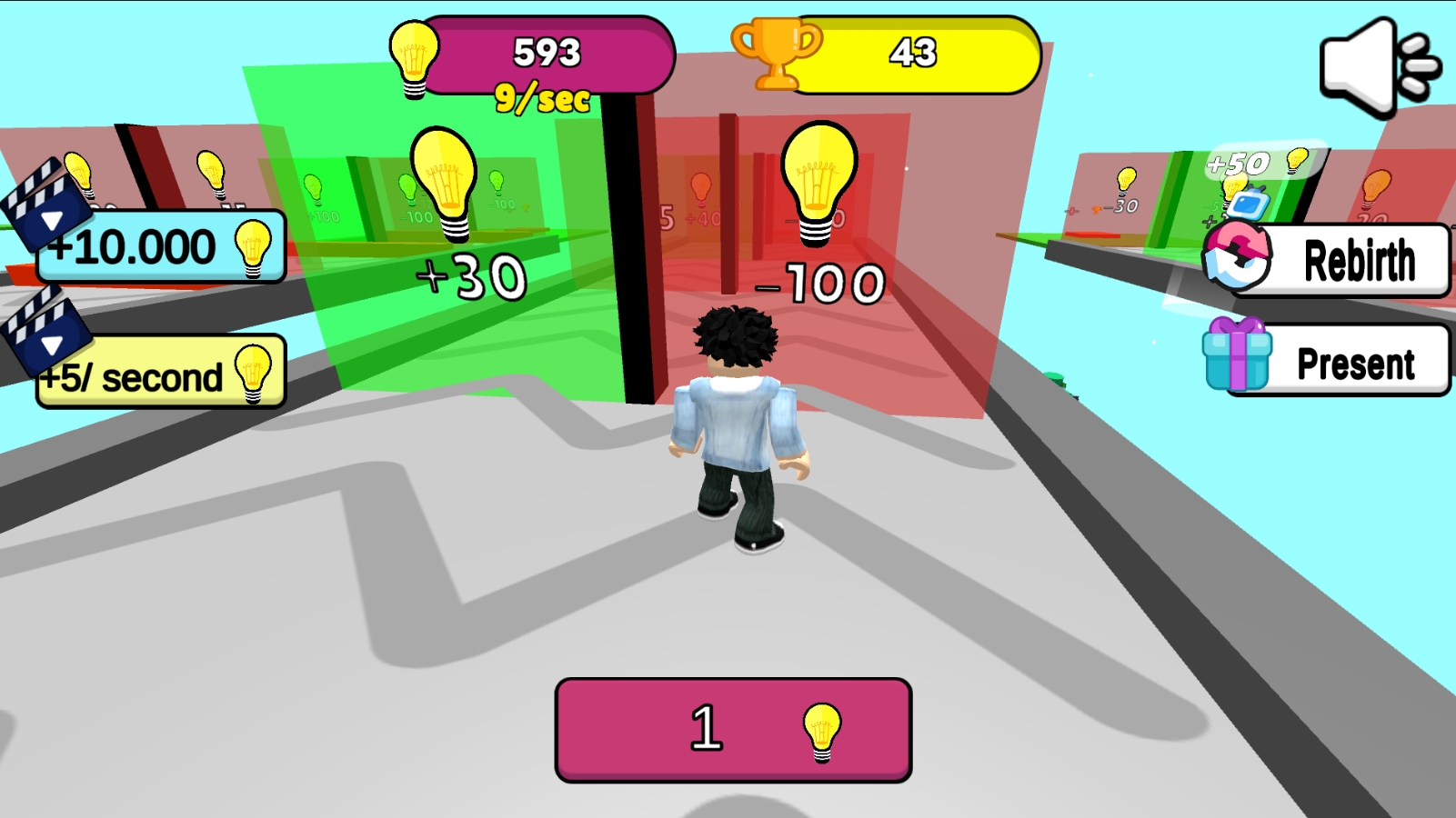Select the lightbulb icon in currency bar
The image size is (1456, 818).
415,57
